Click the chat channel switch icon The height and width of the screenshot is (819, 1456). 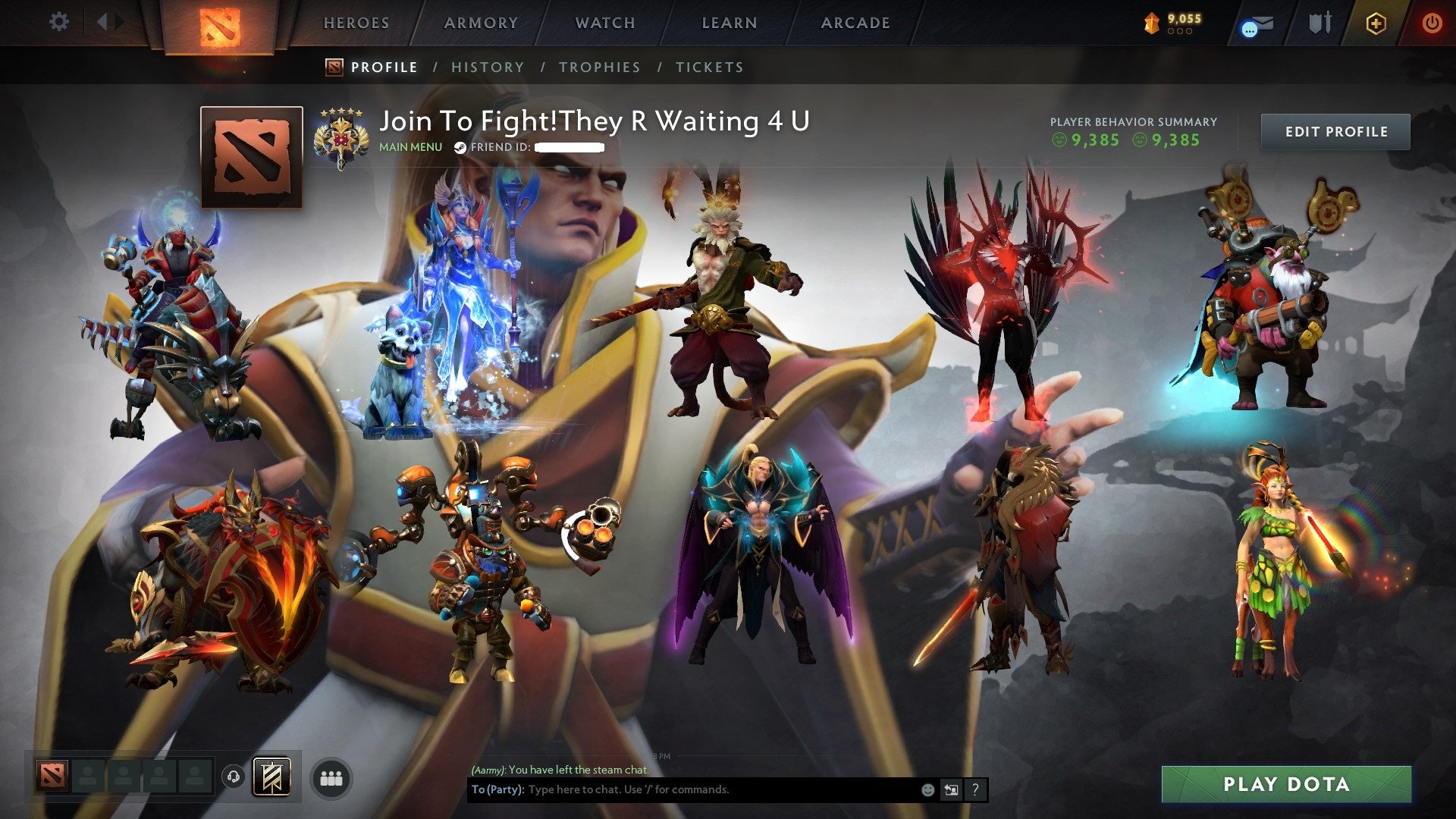point(950,789)
